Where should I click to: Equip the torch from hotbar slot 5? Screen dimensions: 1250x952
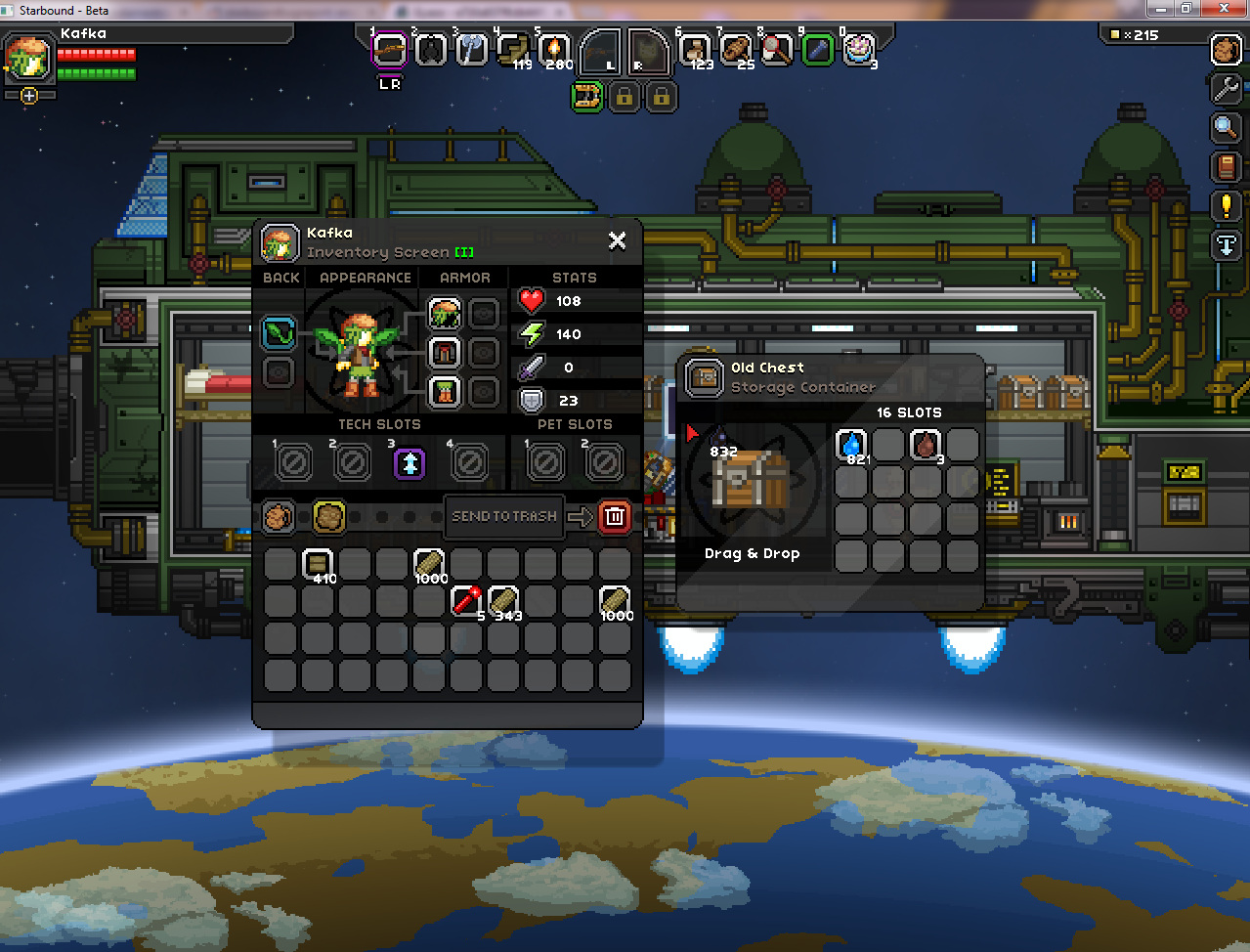coord(553,49)
